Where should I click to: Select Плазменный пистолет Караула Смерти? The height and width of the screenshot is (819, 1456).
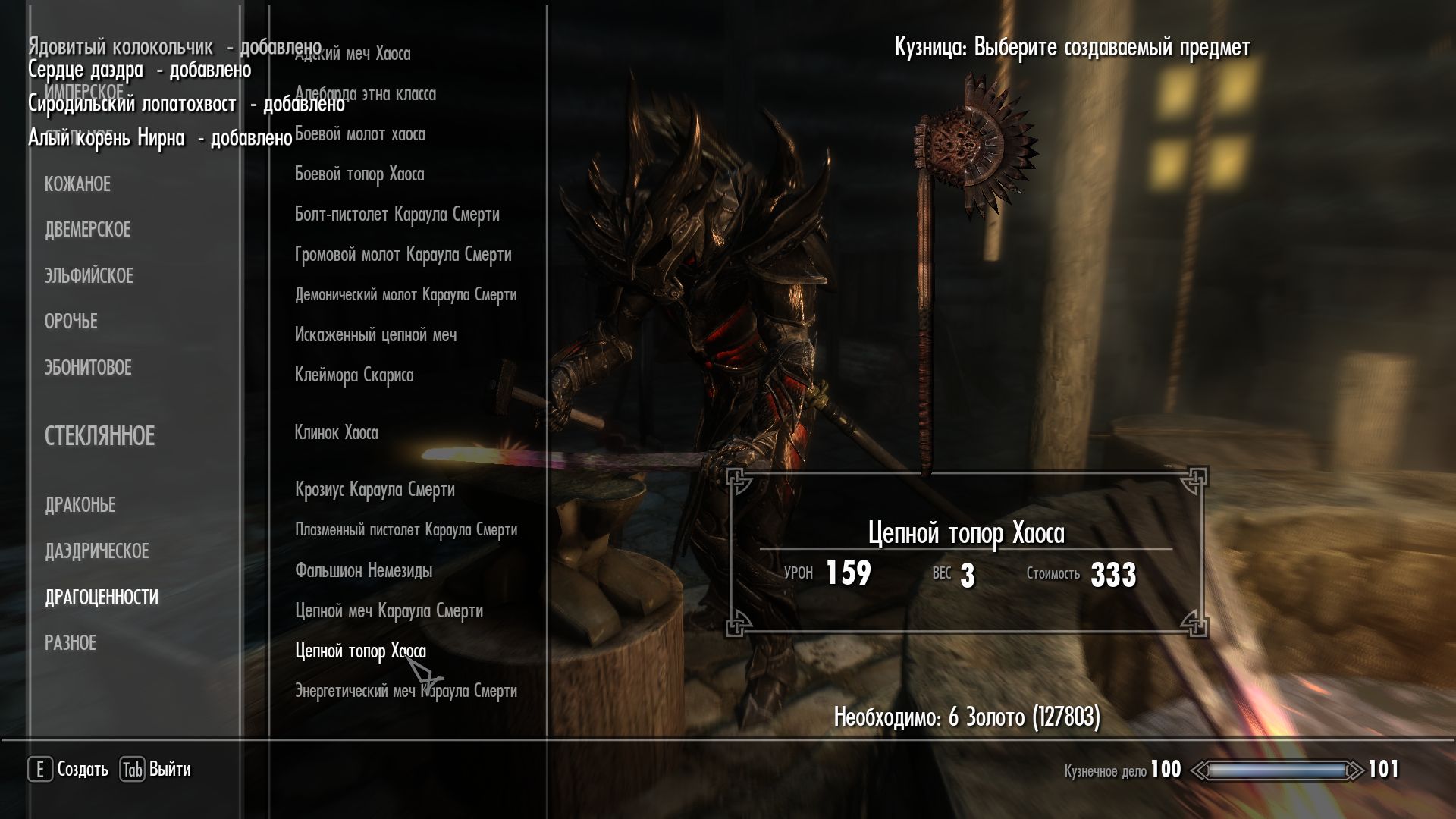406,530
